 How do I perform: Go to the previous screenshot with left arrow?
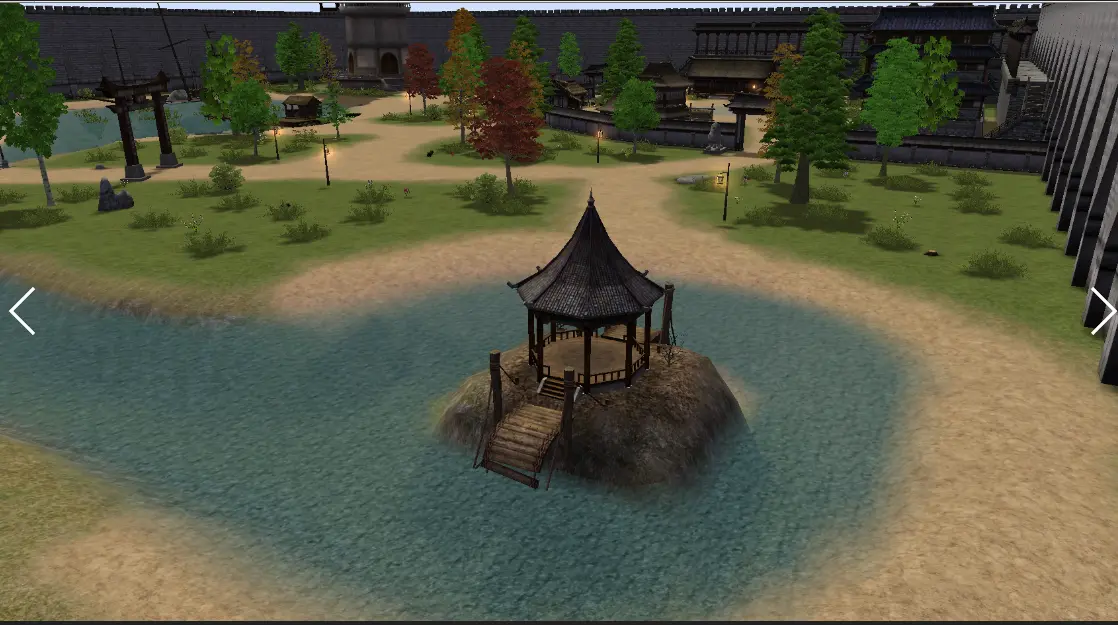pyautogui.click(x=22, y=311)
